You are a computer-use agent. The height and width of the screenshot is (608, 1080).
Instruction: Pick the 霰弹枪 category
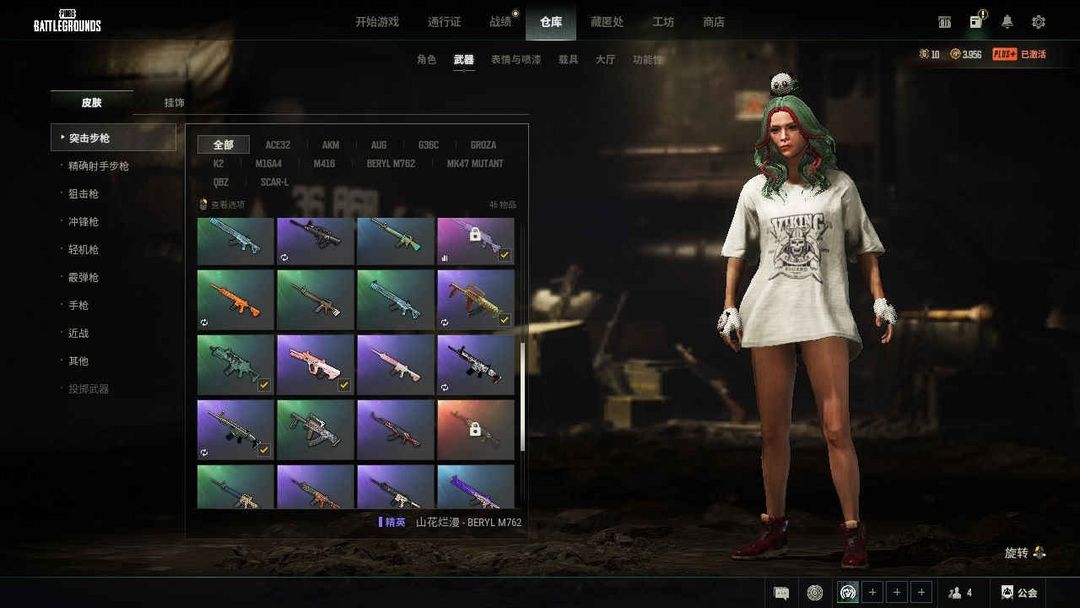pos(83,277)
